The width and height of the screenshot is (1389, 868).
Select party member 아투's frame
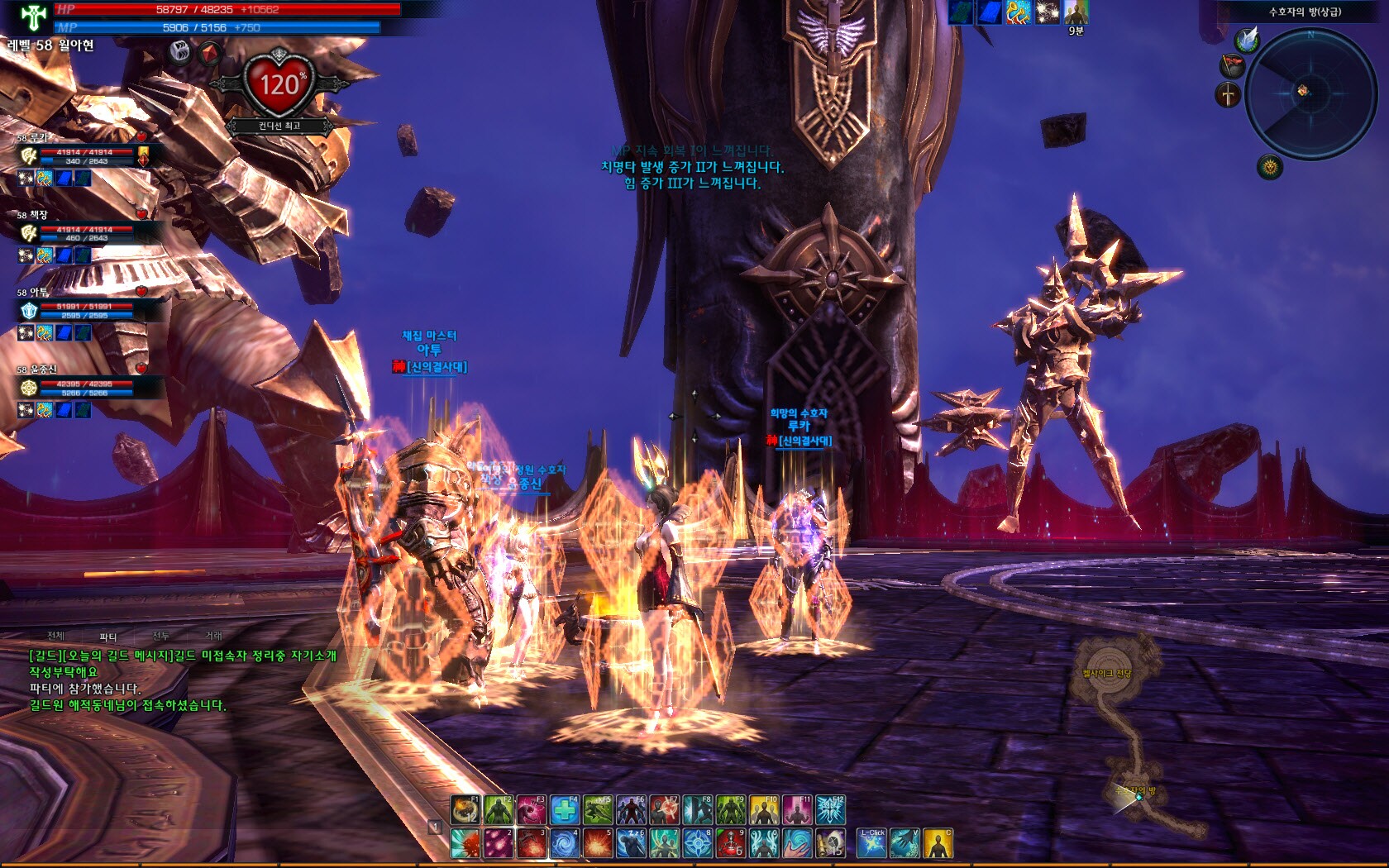[x=83, y=310]
